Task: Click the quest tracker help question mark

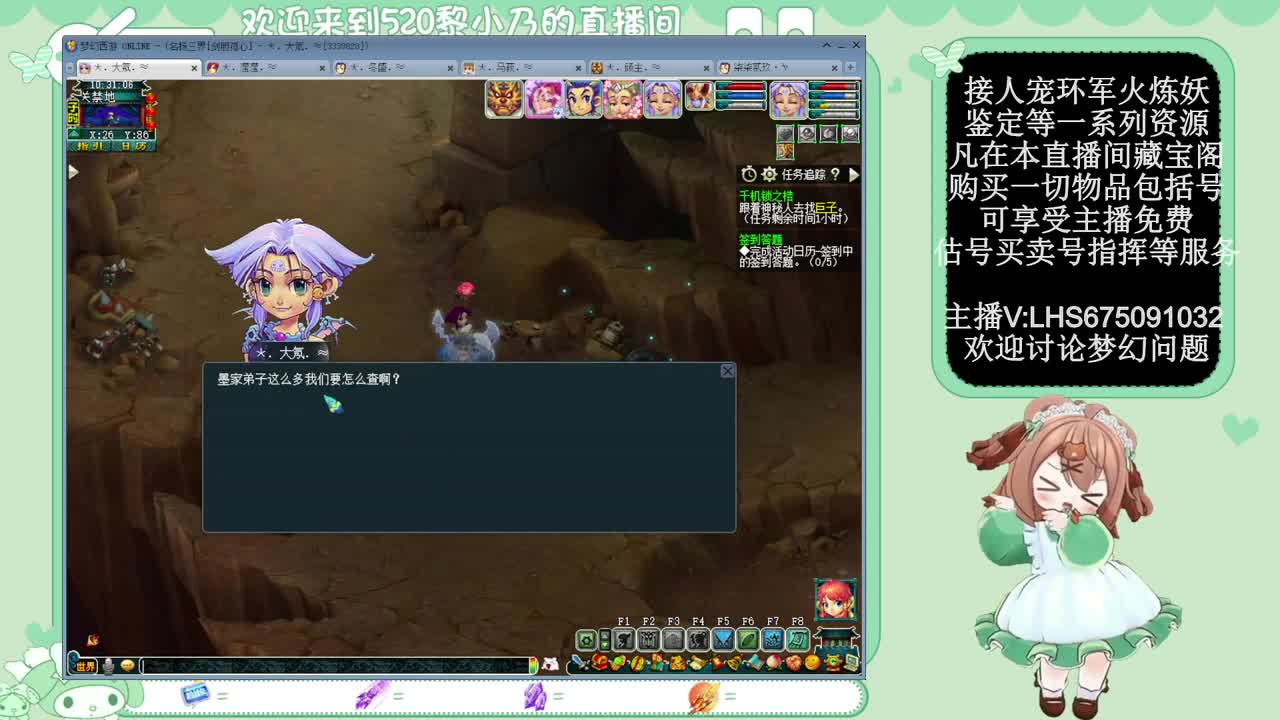Action: point(836,175)
